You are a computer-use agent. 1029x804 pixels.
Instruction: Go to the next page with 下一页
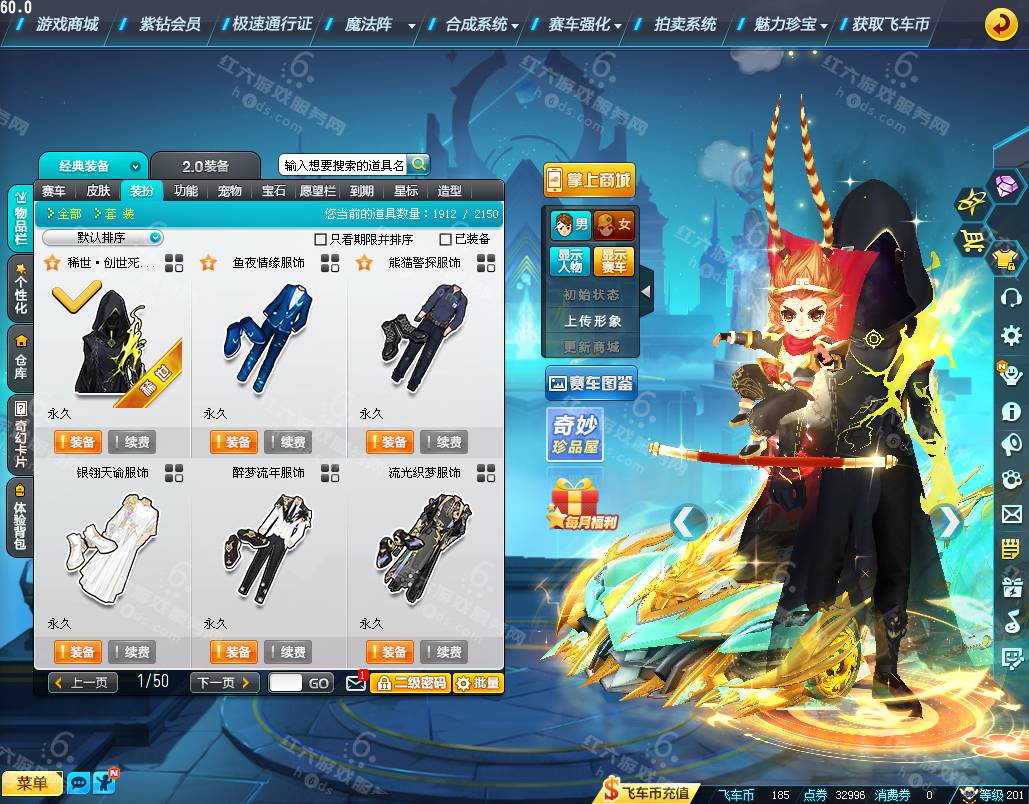tap(224, 683)
